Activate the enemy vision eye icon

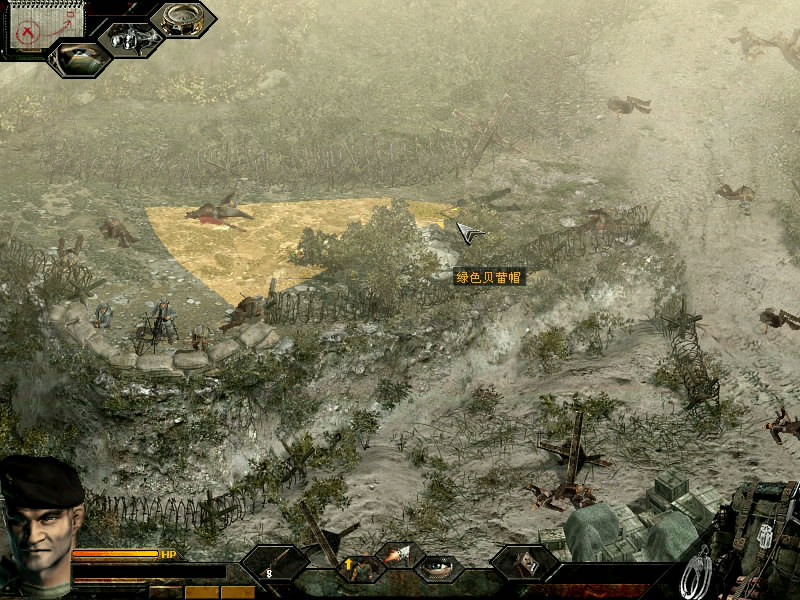tap(79, 57)
